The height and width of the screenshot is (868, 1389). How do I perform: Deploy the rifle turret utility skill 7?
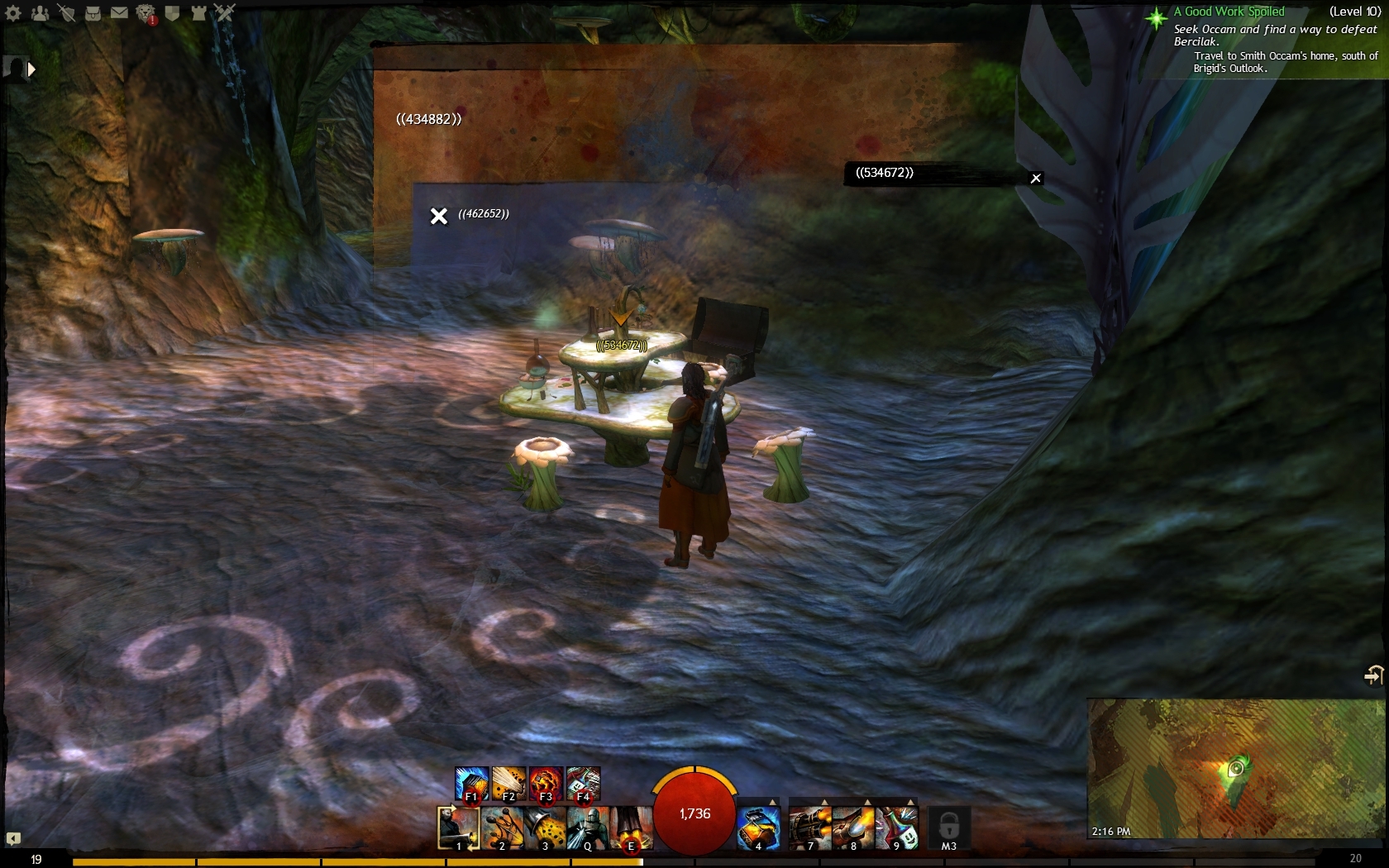[x=809, y=828]
